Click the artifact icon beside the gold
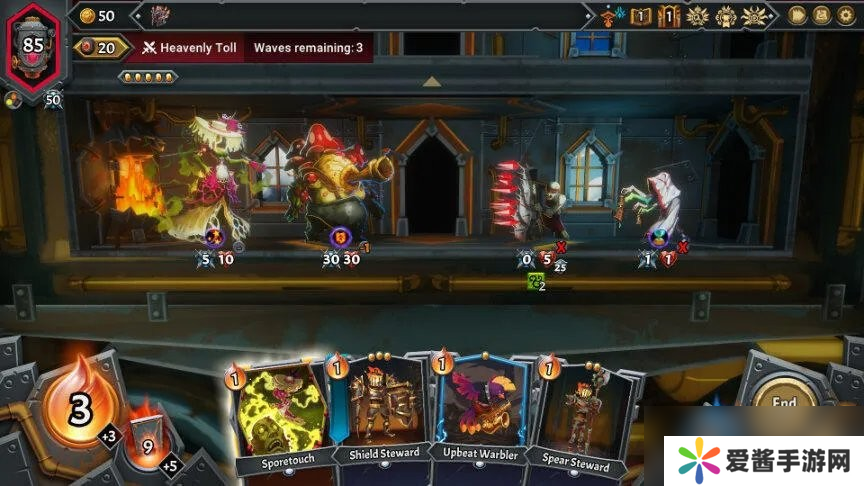864x486 pixels. [x=160, y=15]
